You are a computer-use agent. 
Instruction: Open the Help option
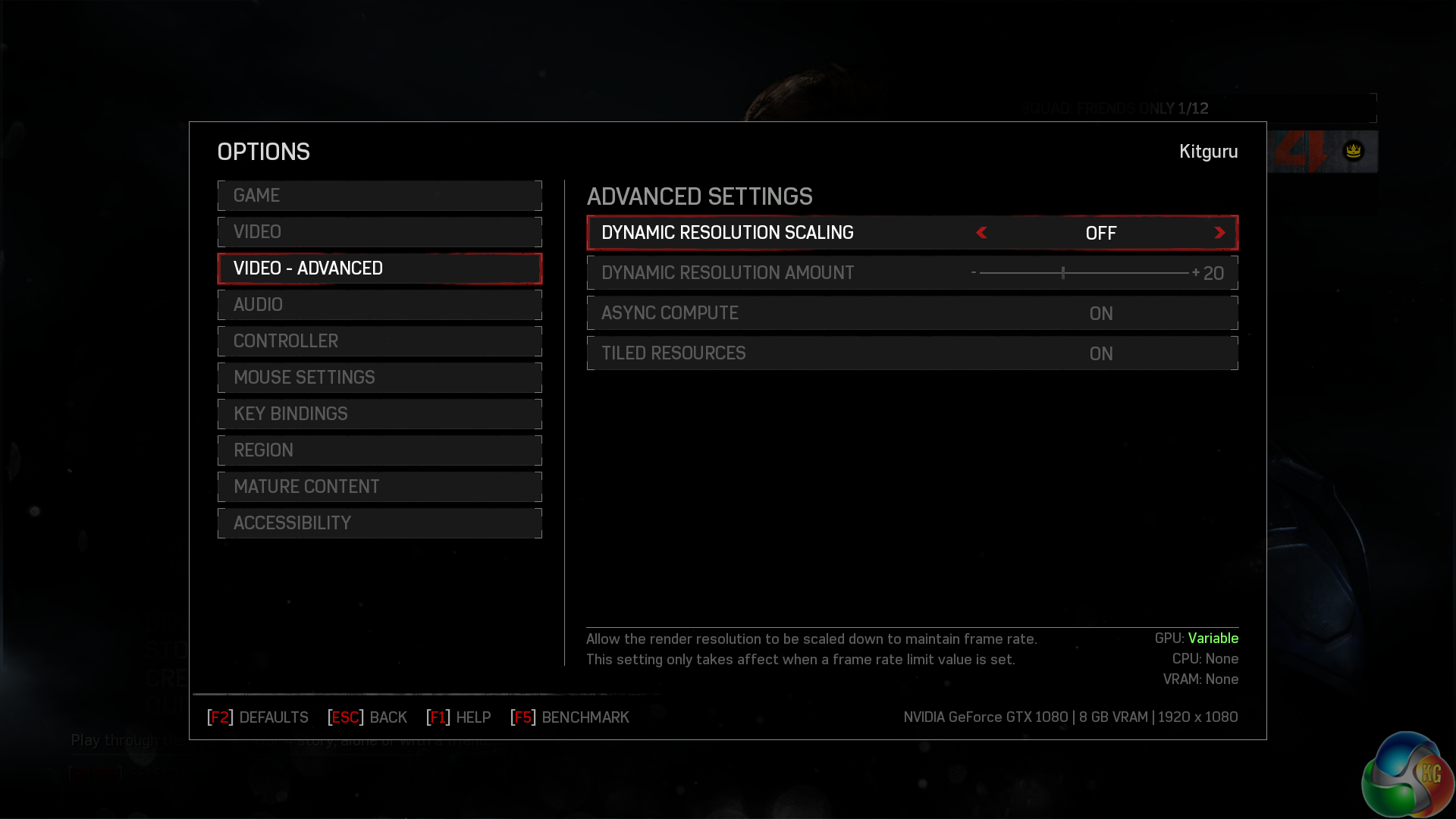tap(459, 717)
